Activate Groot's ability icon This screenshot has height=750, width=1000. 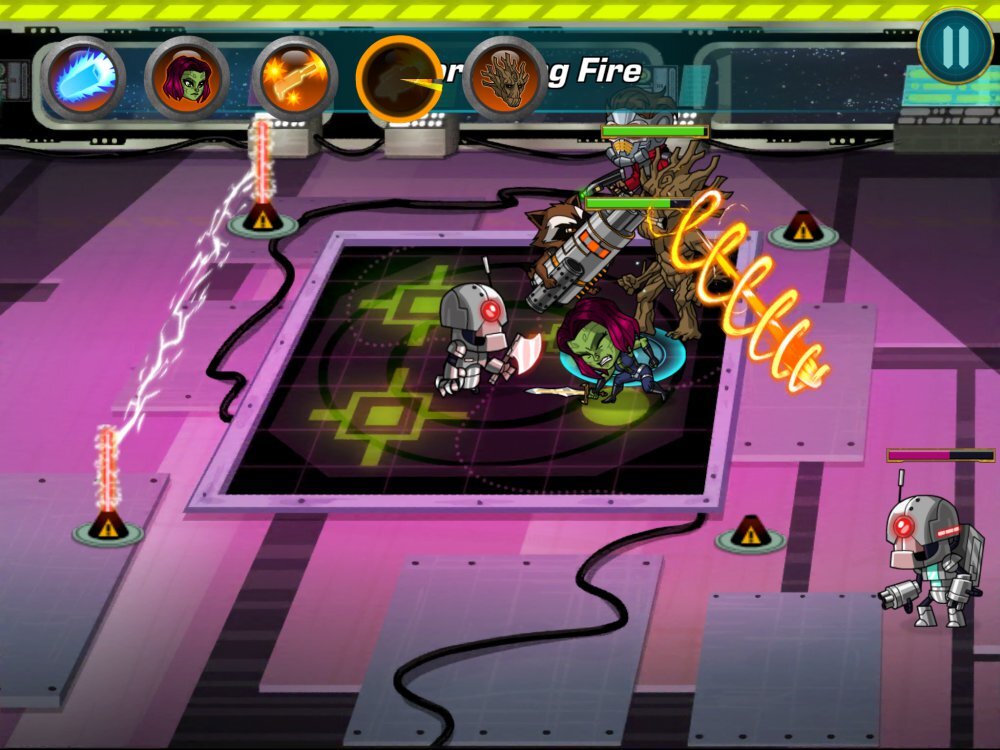505,78
